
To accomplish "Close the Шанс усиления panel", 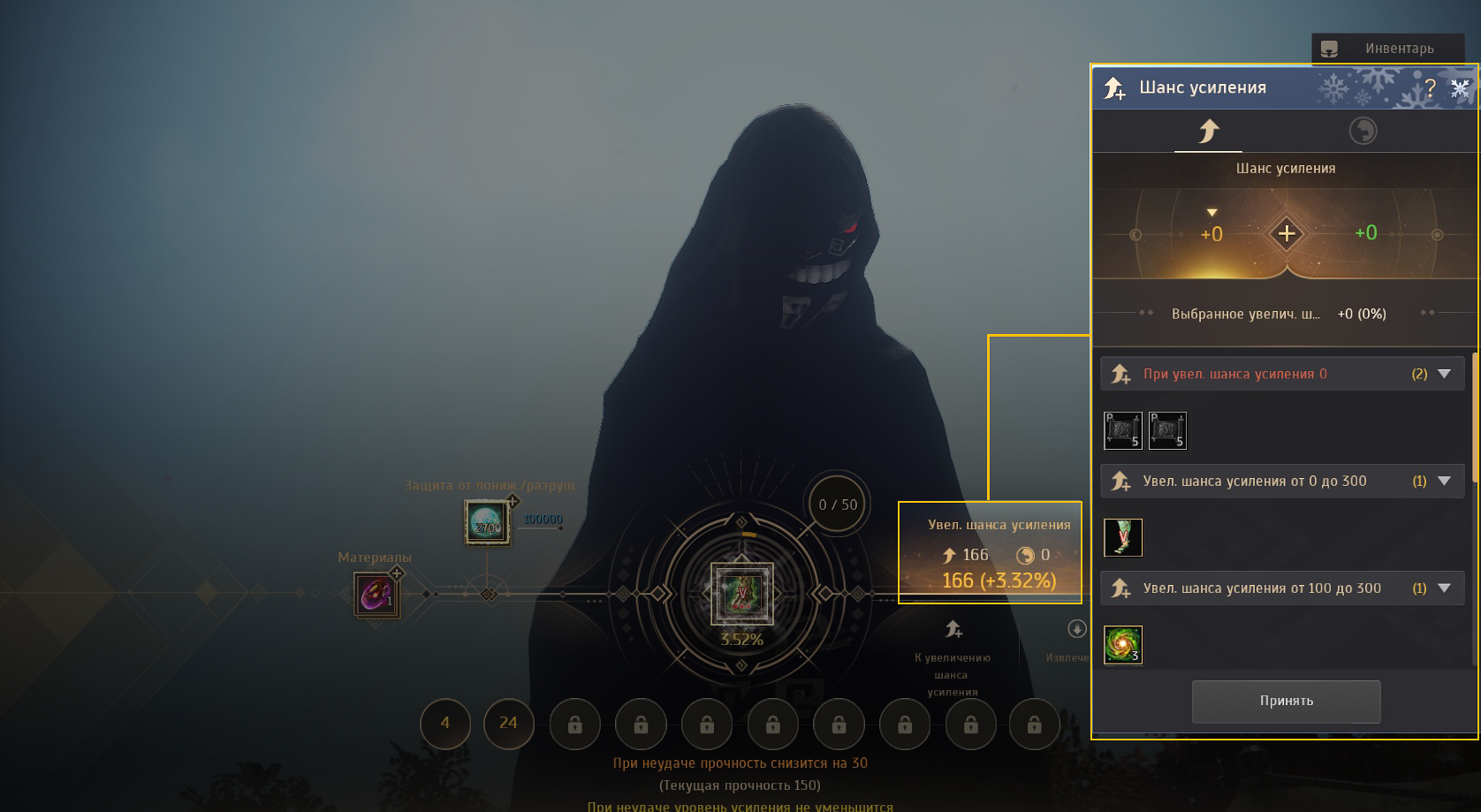I will coord(1460,87).
